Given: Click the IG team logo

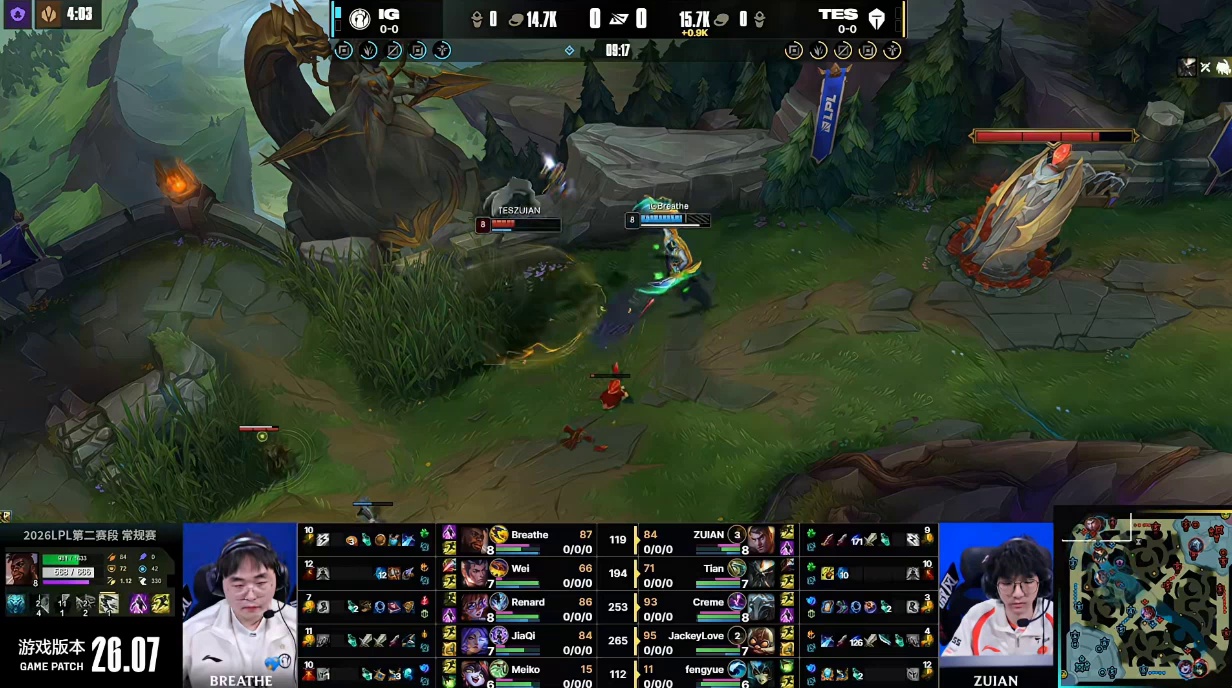Looking at the screenshot, I should 360,18.
